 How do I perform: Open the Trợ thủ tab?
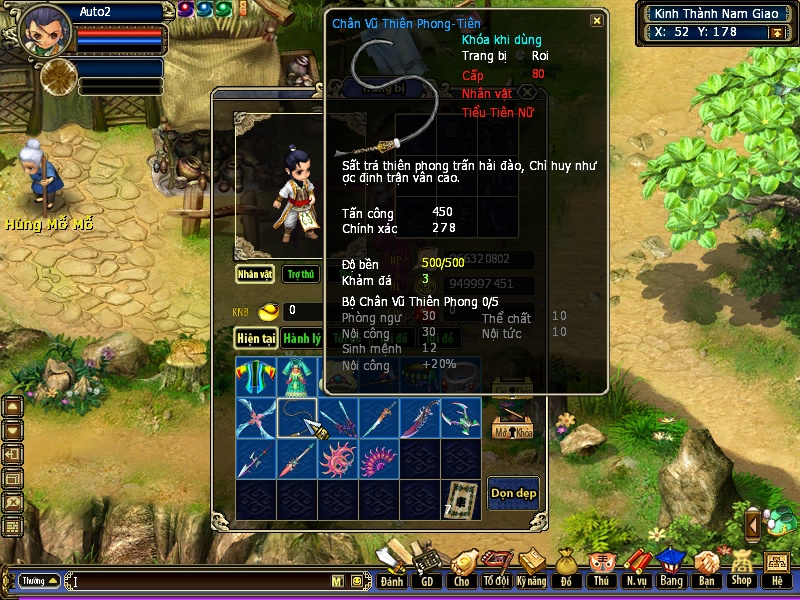(x=299, y=273)
